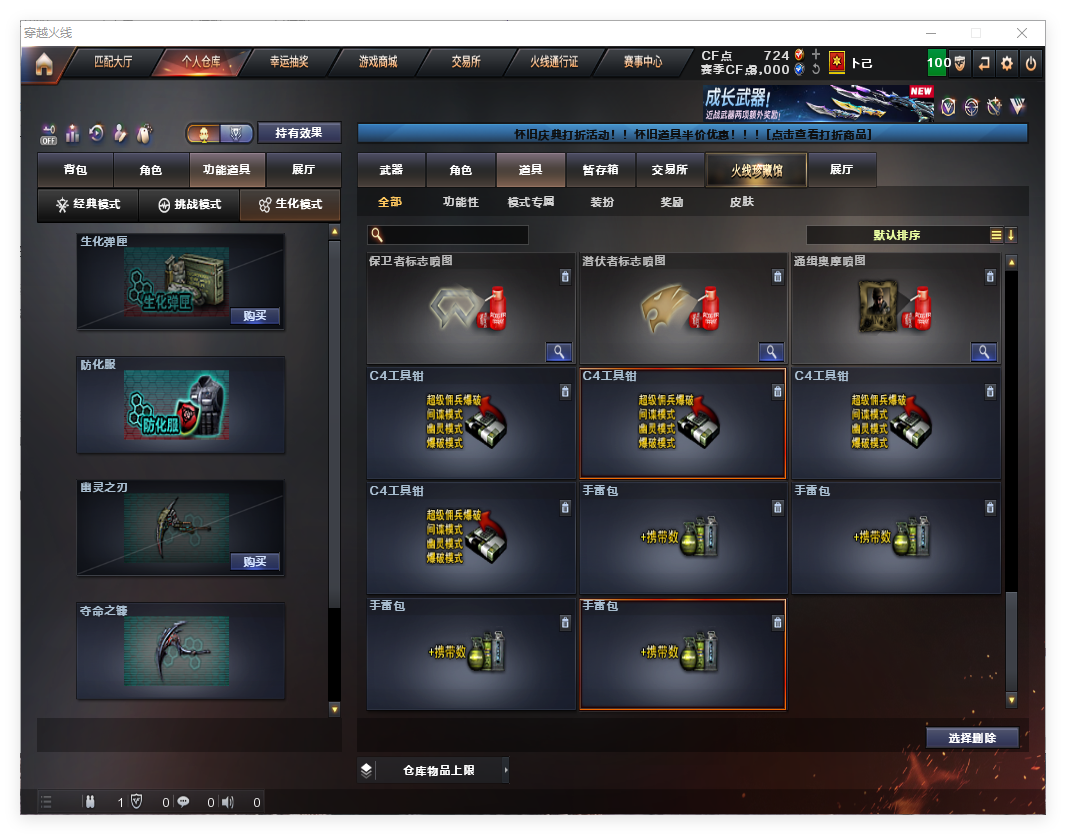Image resolution: width=1066 pixels, height=835 pixels.
Task: Preview the 保卫者标志喷图 spray with magnifier
Action: click(x=558, y=352)
